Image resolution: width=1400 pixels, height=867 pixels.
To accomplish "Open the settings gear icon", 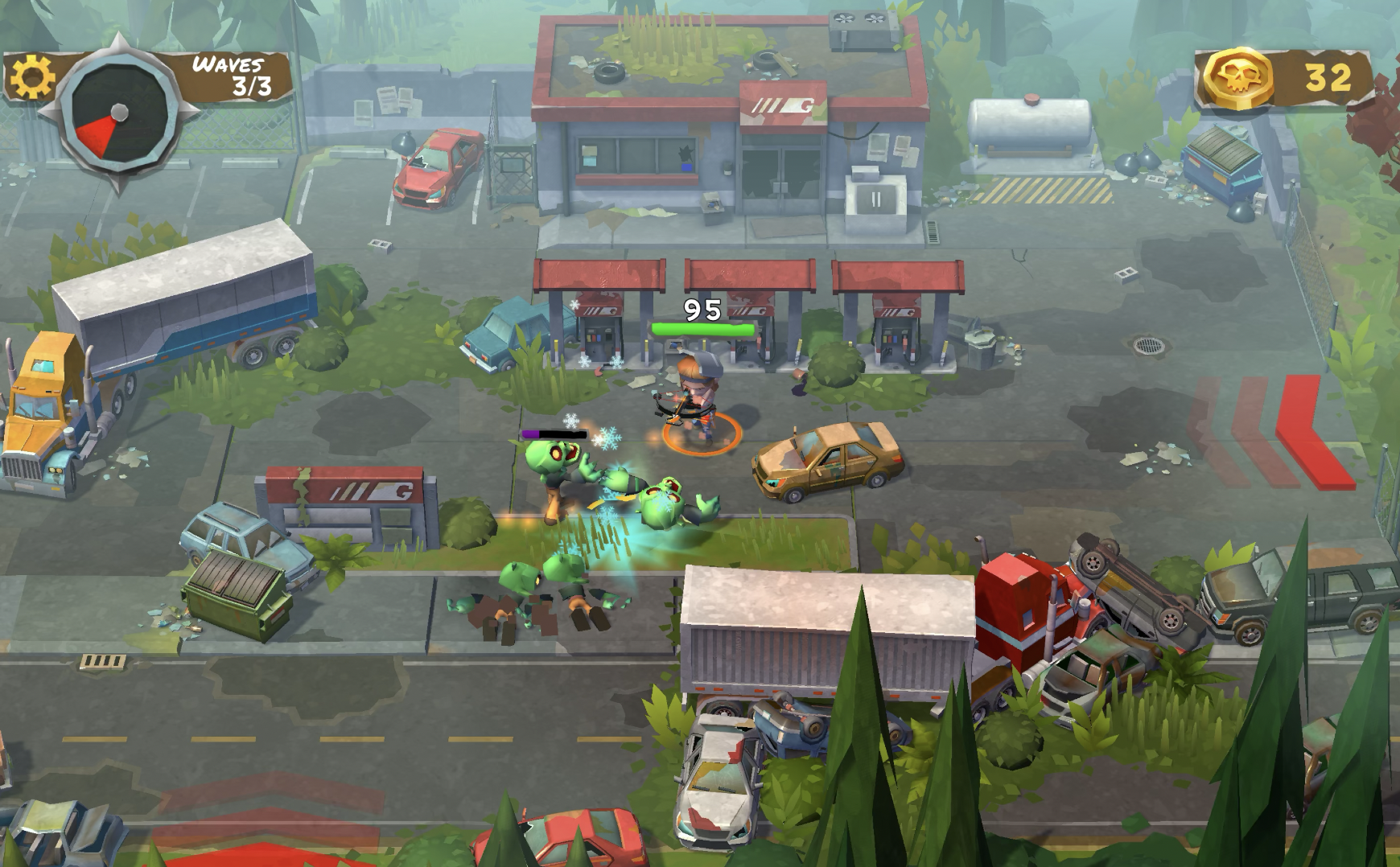I will click(x=32, y=78).
